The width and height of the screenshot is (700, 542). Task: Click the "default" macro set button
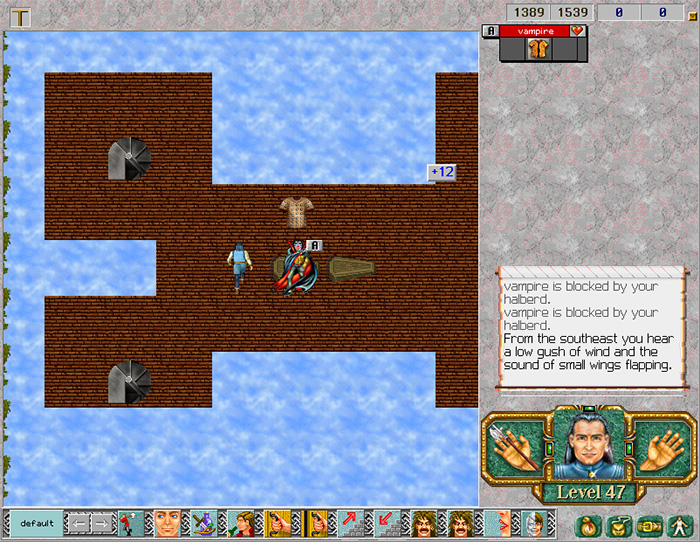(x=35, y=523)
